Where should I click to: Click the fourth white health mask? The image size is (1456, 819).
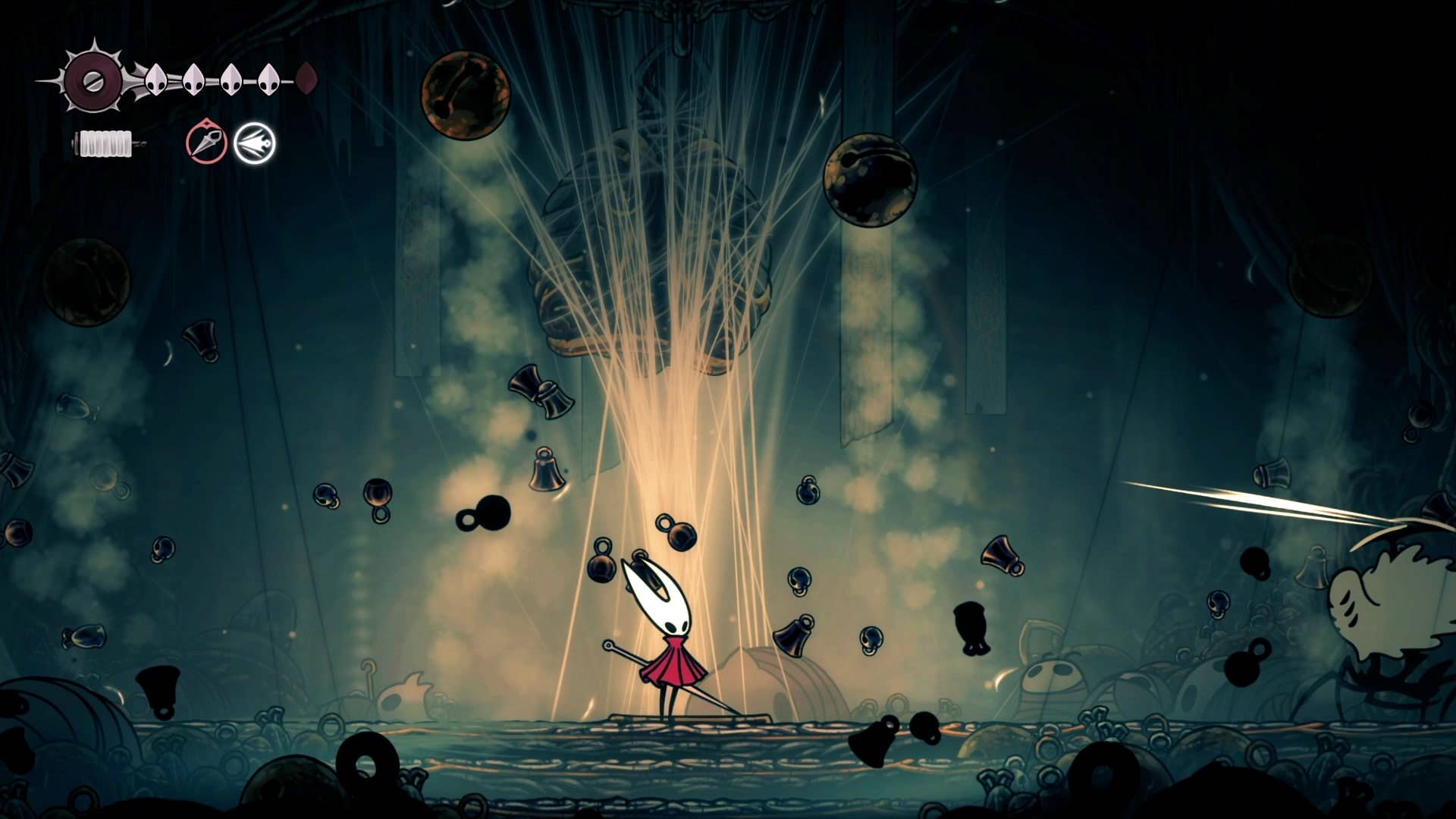267,78
